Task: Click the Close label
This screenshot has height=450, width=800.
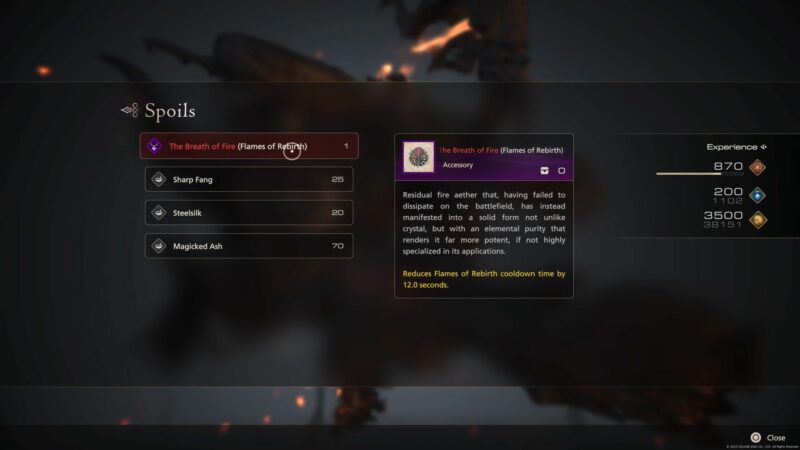Action: 775,437
